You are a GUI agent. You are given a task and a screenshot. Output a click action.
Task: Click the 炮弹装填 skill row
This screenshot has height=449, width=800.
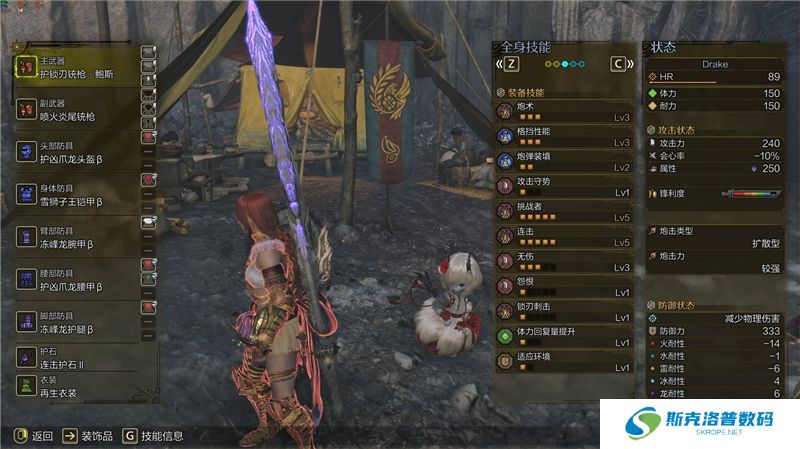(564, 161)
